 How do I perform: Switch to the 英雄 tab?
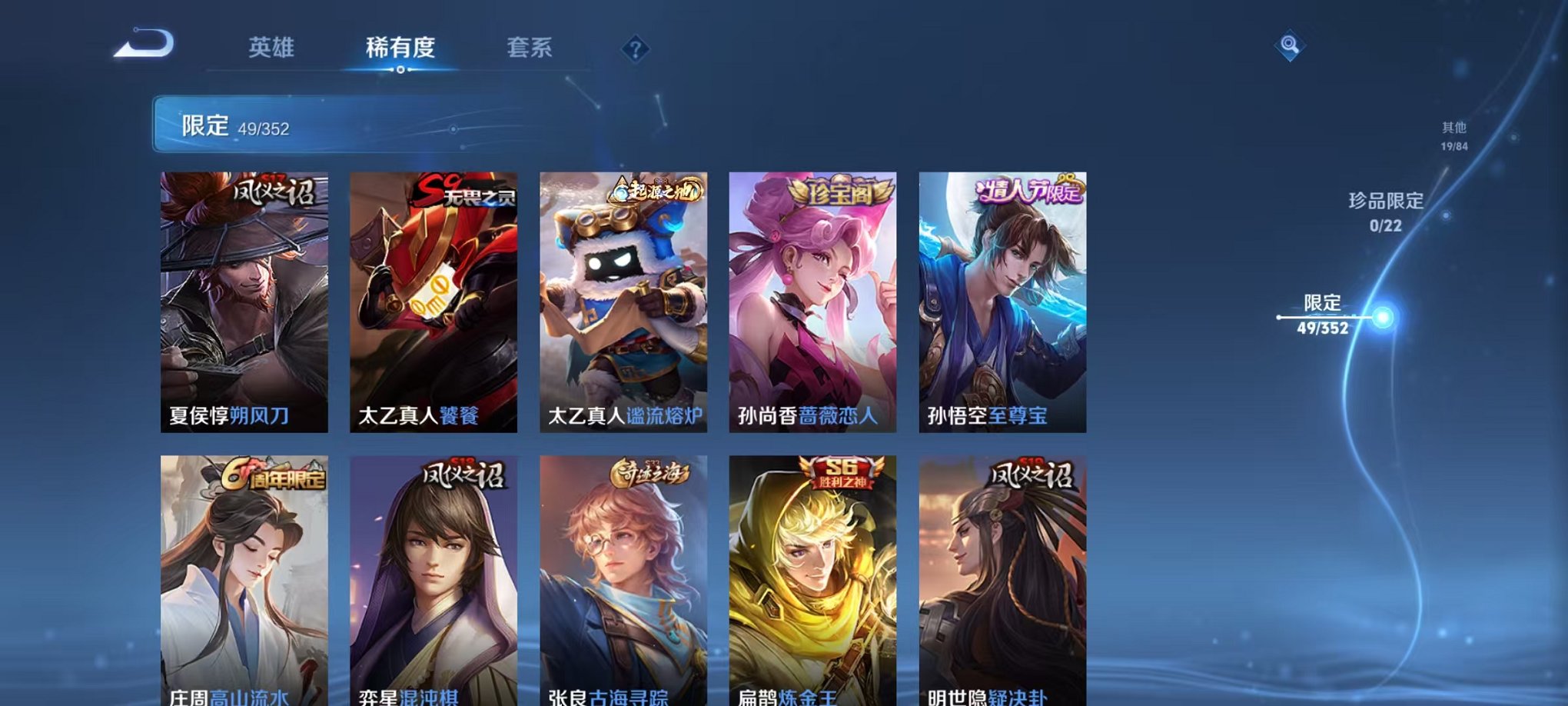(273, 46)
